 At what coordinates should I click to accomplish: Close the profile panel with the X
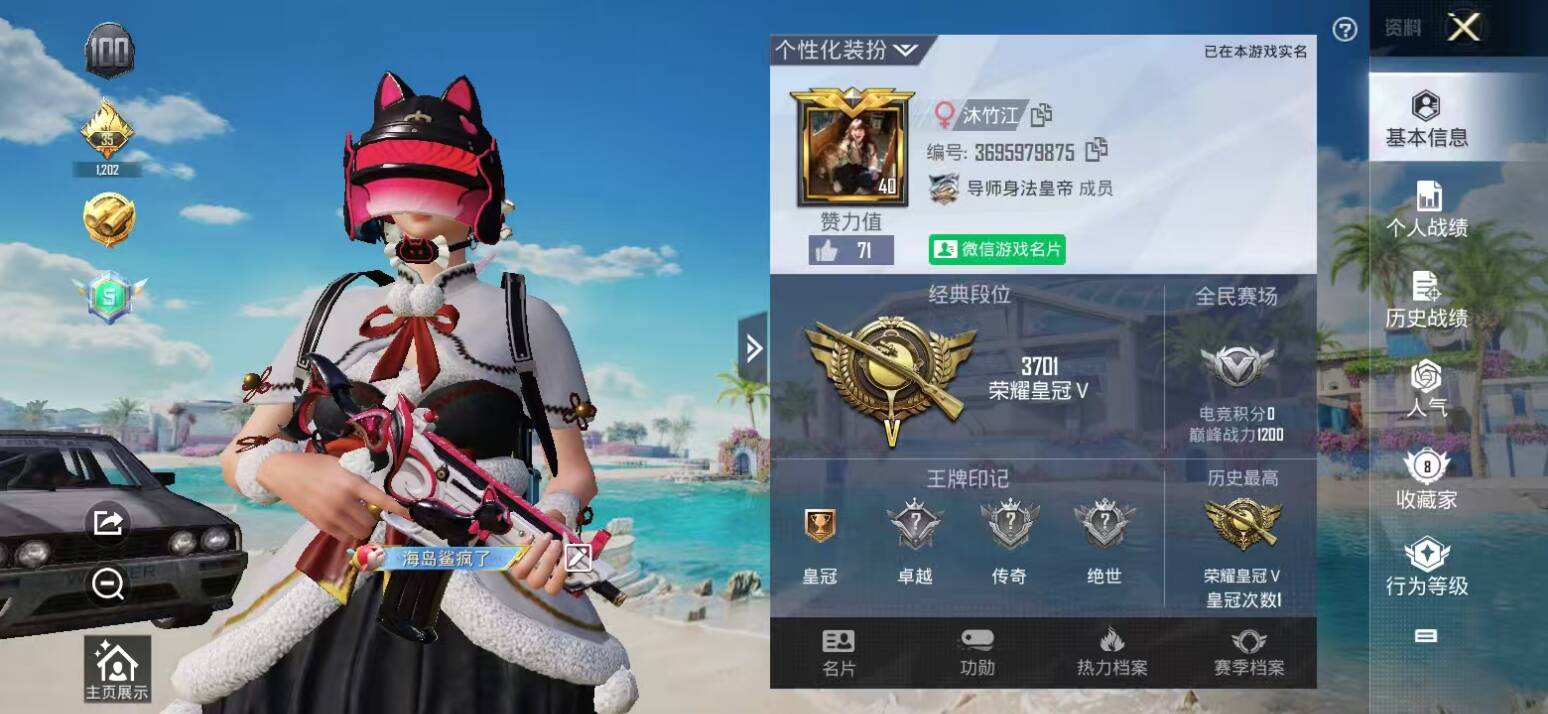[1464, 28]
